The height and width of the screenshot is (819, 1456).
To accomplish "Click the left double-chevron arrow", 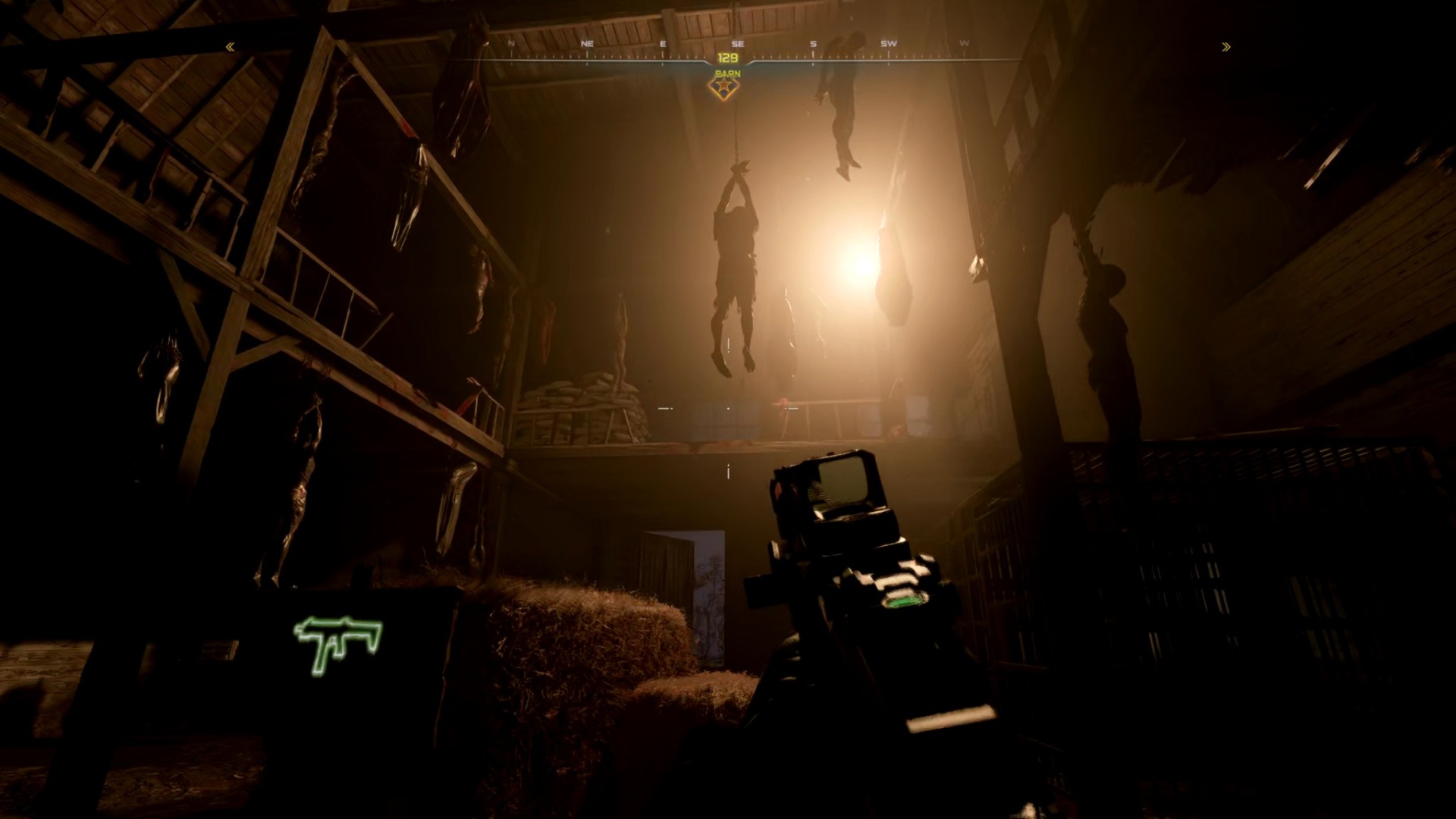I will point(229,47).
